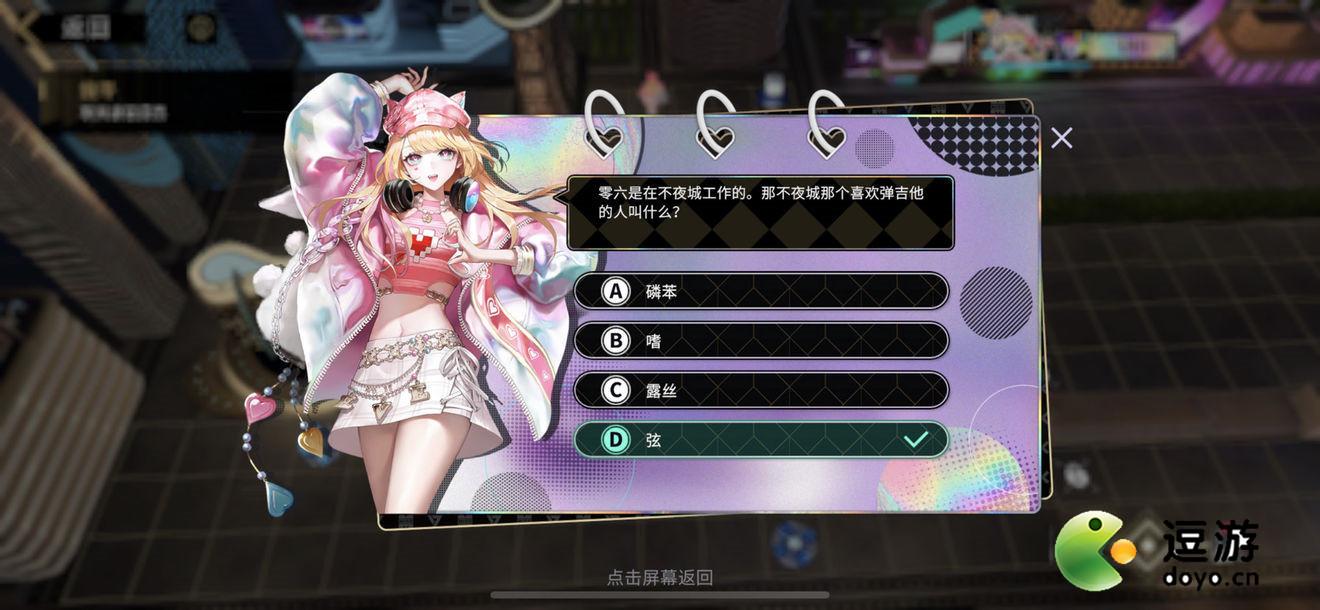Select answer option B 嗜
This screenshot has width=1320, height=610.
point(760,341)
